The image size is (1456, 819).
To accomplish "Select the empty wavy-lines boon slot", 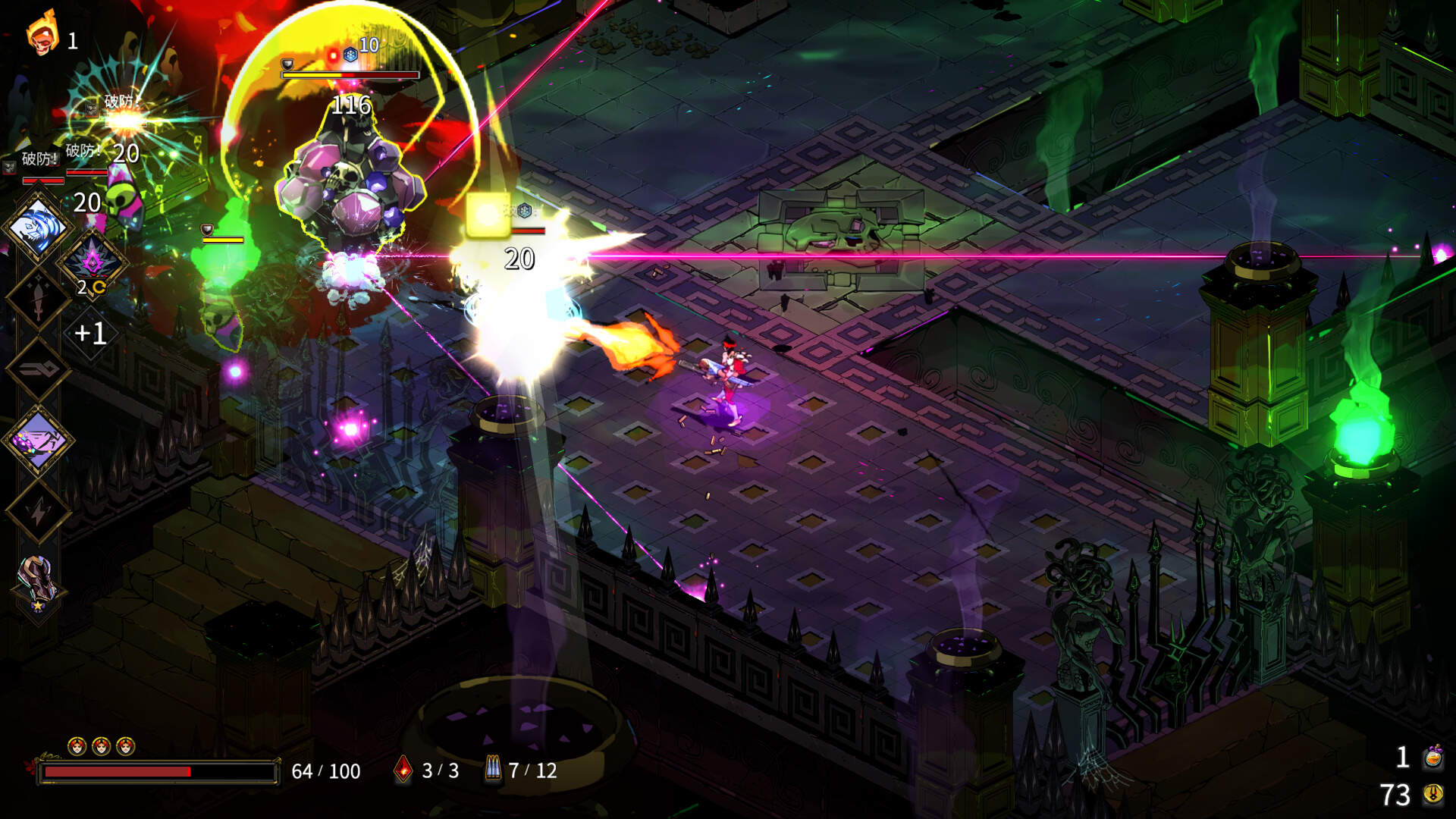I will pyautogui.click(x=38, y=369).
